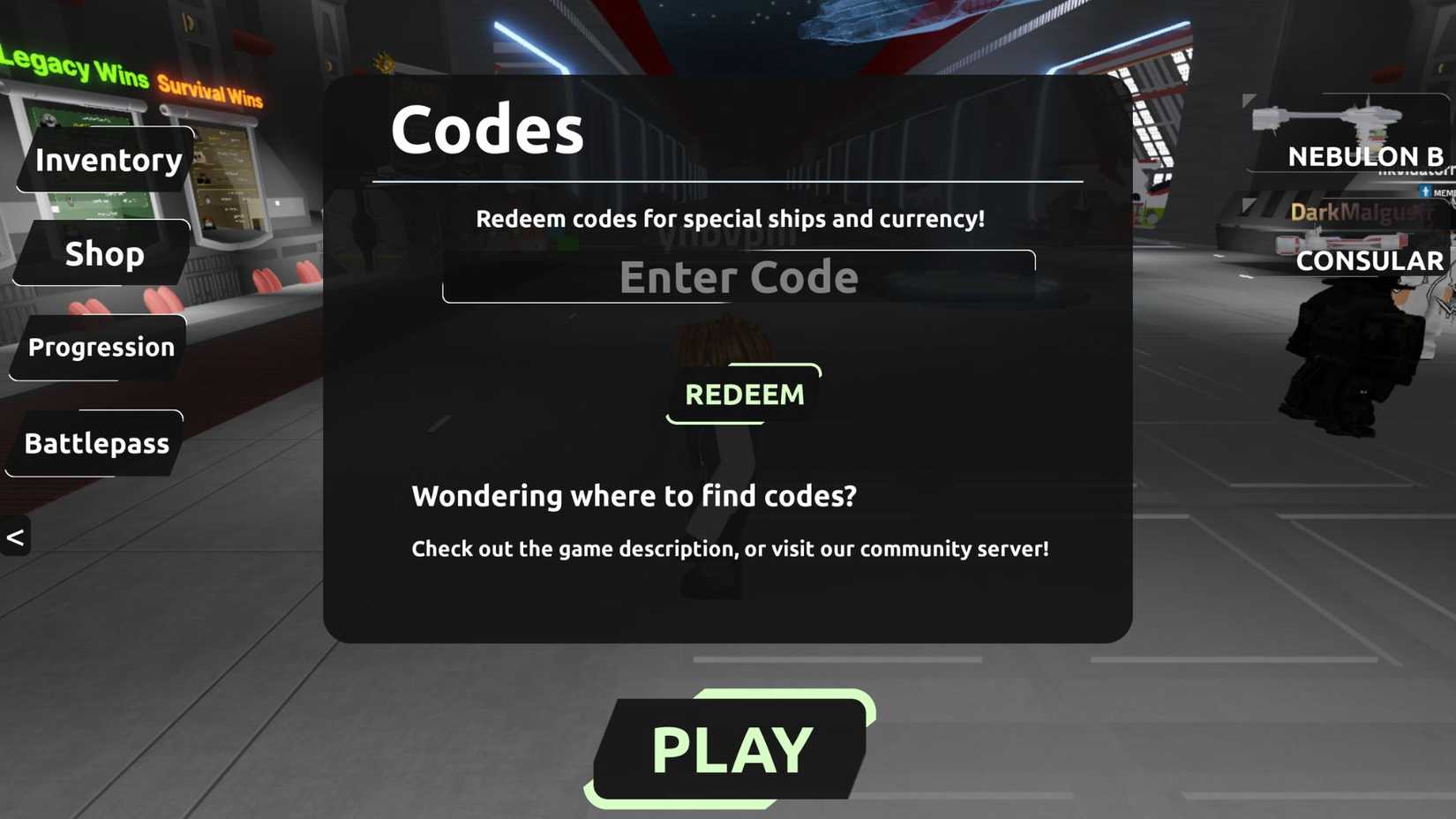1456x819 pixels.
Task: Open the Shop menu
Action: [x=104, y=254]
